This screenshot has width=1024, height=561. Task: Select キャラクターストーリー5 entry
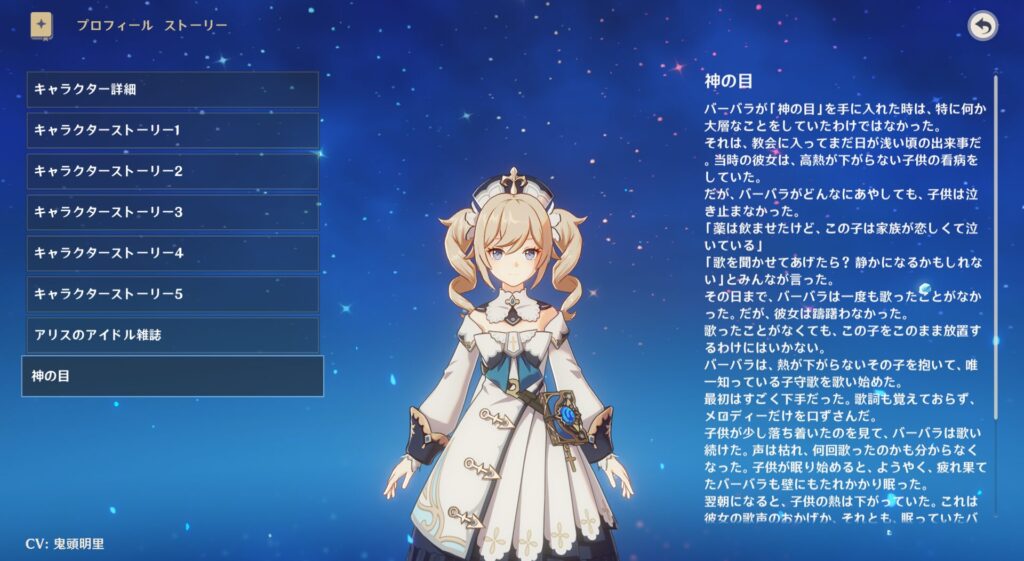coord(172,294)
